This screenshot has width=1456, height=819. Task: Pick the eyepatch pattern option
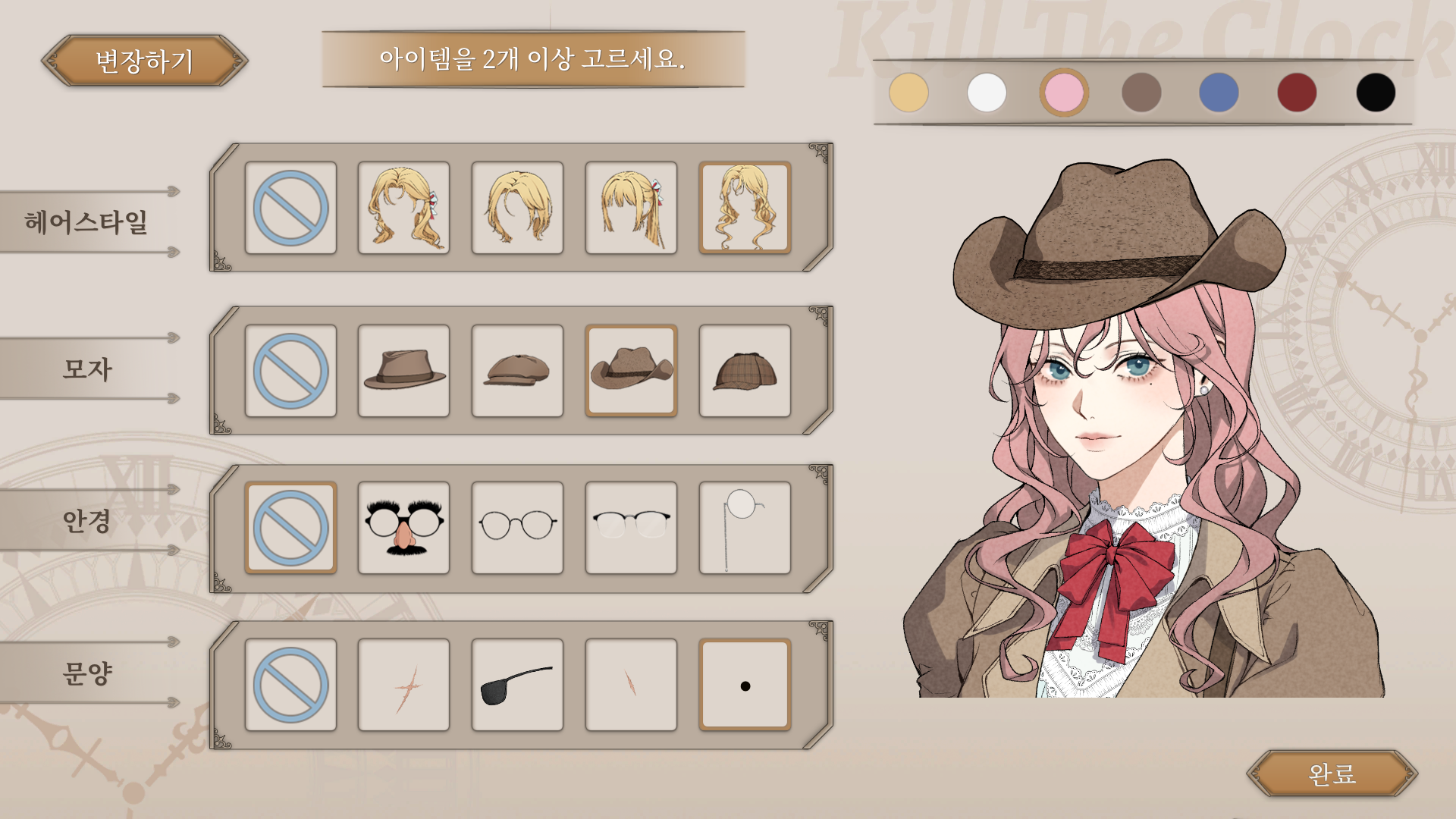[518, 682]
